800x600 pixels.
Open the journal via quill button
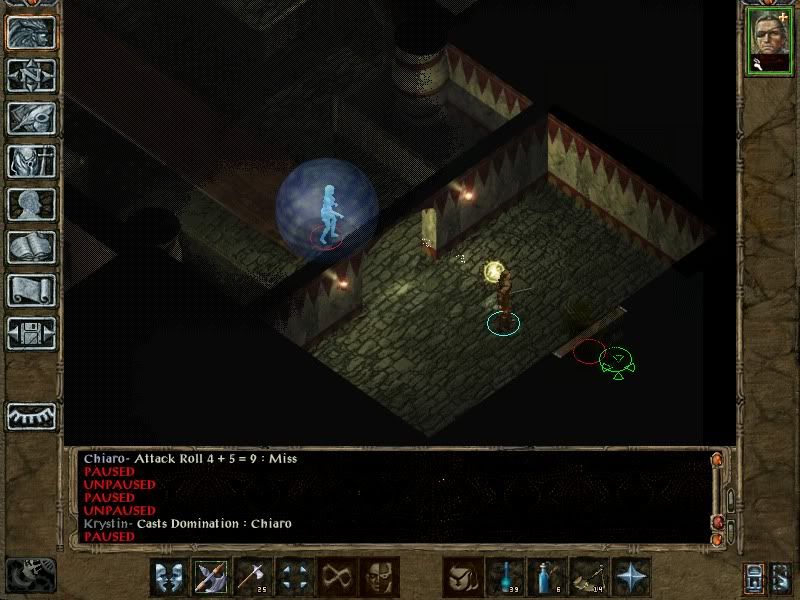[31, 118]
